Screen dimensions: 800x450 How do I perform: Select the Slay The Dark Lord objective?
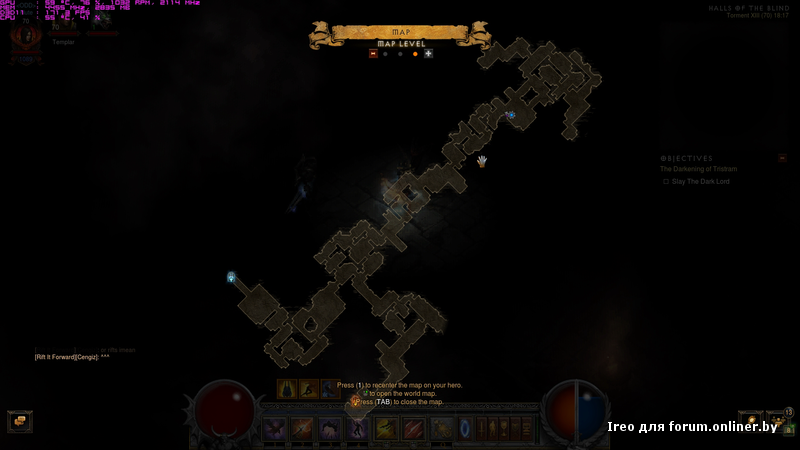pos(700,182)
